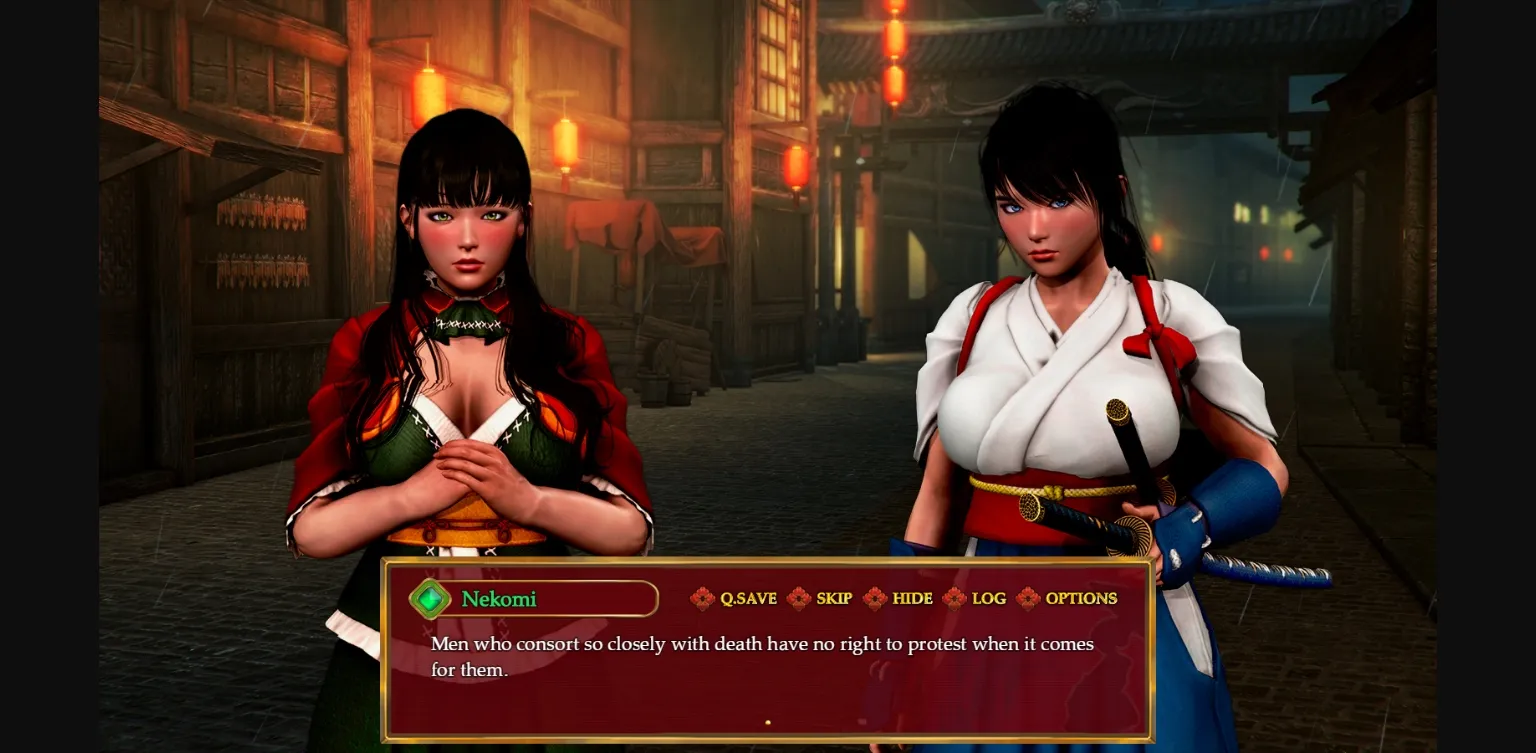
Task: Click the dialogue text to advance
Action: coord(762,655)
